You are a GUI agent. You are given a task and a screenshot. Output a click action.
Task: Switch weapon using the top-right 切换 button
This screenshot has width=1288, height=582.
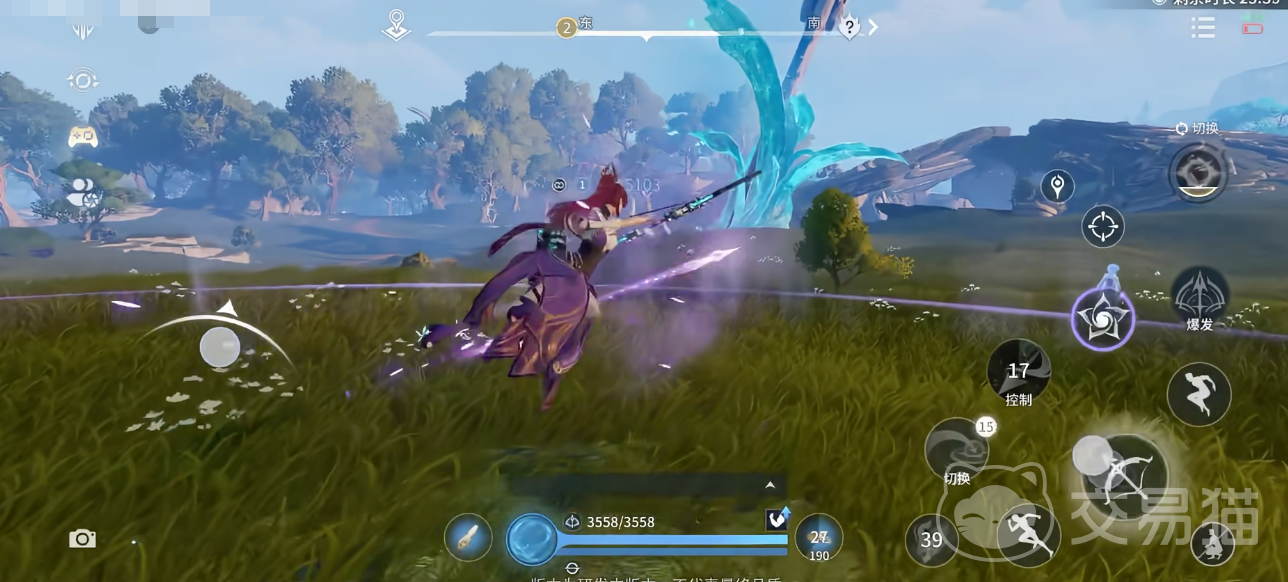pos(1198,172)
